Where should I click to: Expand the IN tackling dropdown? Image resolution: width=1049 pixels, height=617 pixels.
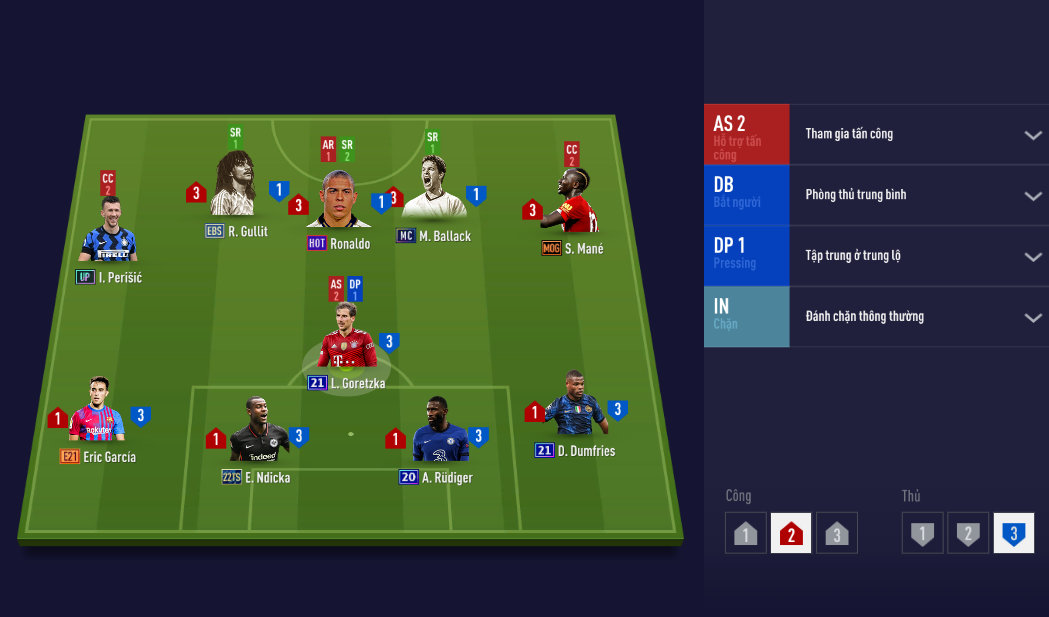[x=1033, y=318]
